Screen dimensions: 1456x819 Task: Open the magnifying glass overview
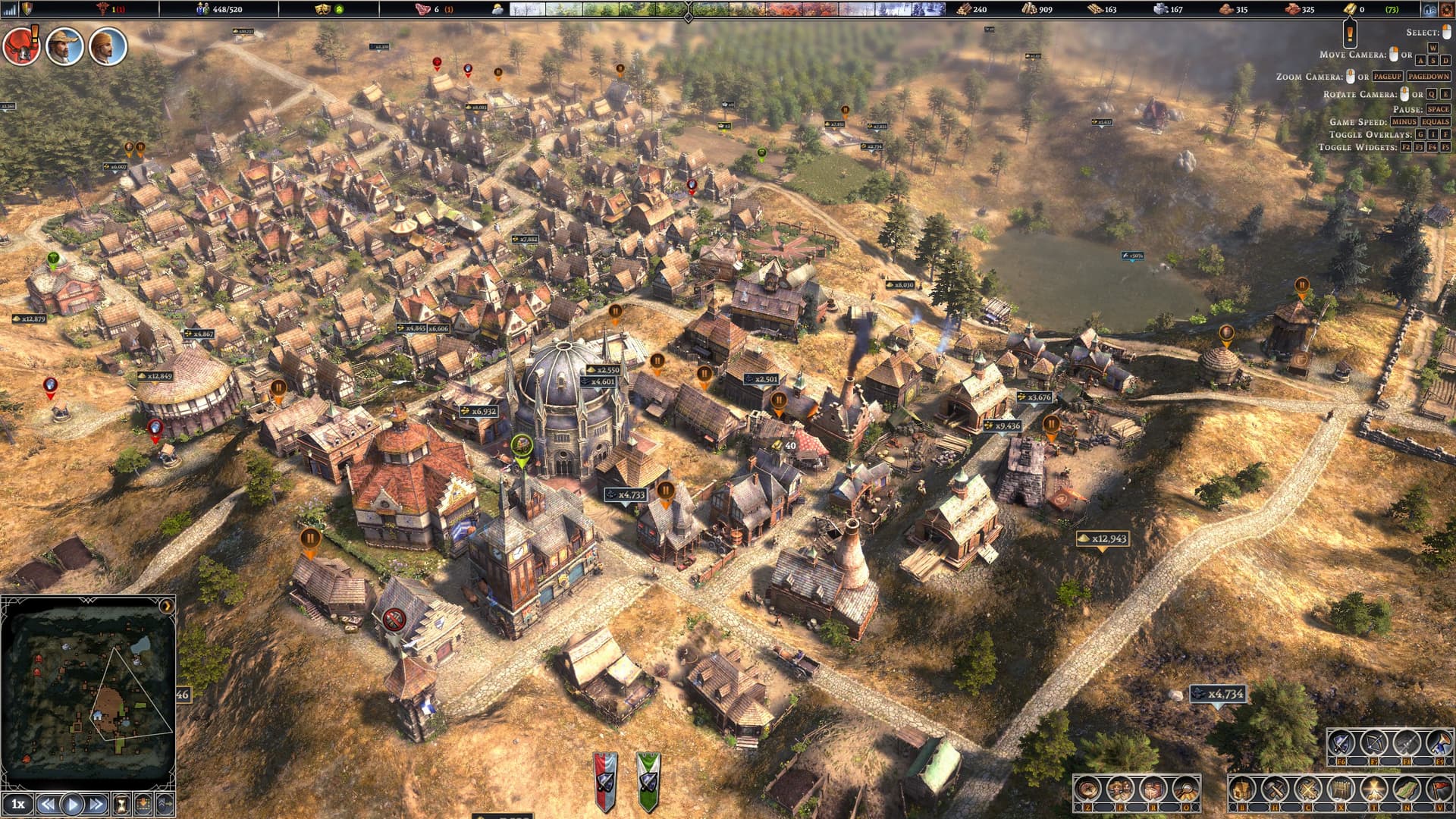coord(1185,789)
